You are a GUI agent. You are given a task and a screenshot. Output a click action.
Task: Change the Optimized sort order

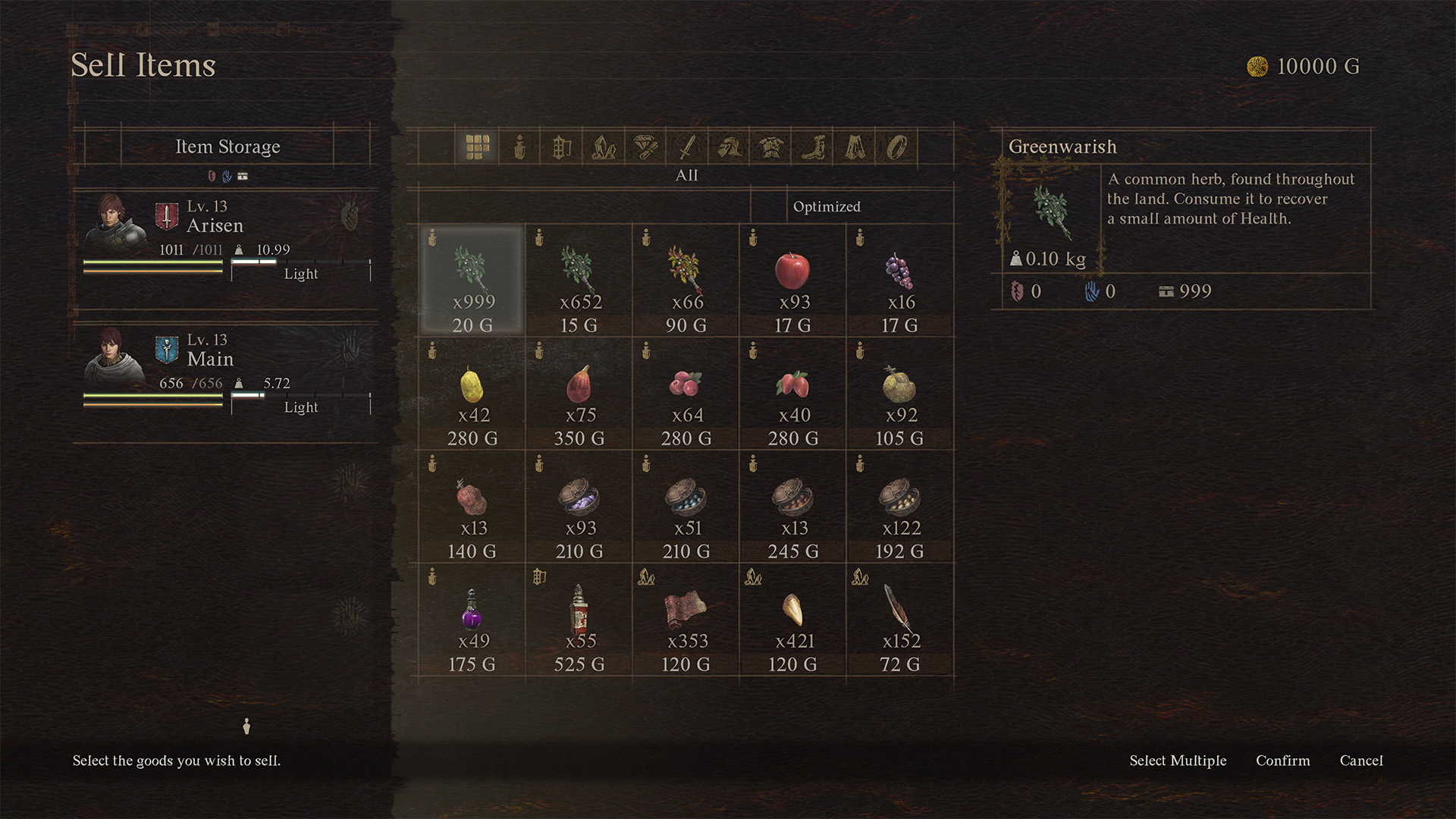[827, 206]
